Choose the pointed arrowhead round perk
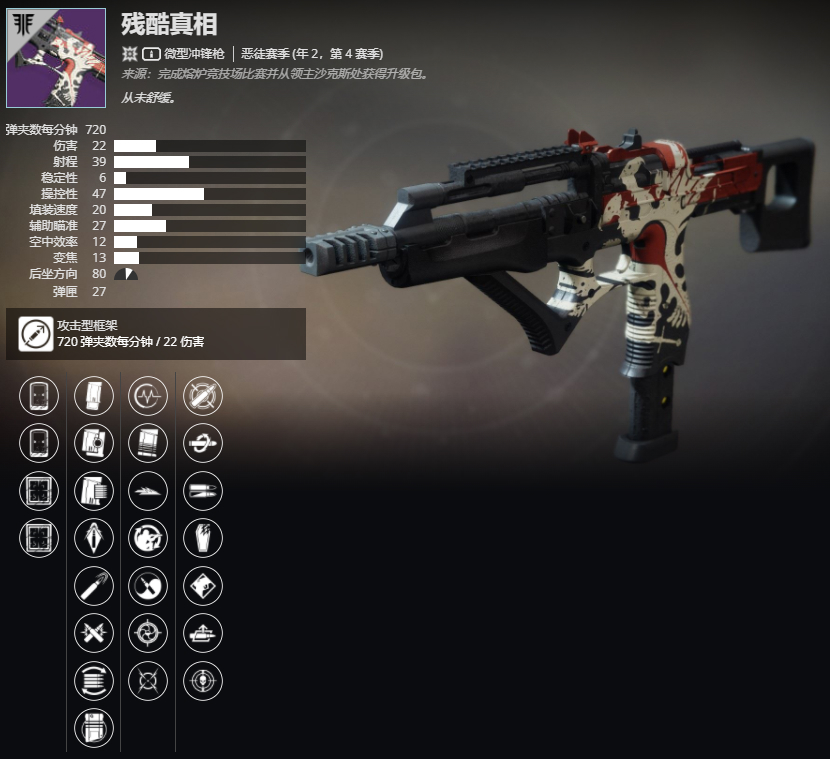The width and height of the screenshot is (830, 759). click(x=94, y=539)
